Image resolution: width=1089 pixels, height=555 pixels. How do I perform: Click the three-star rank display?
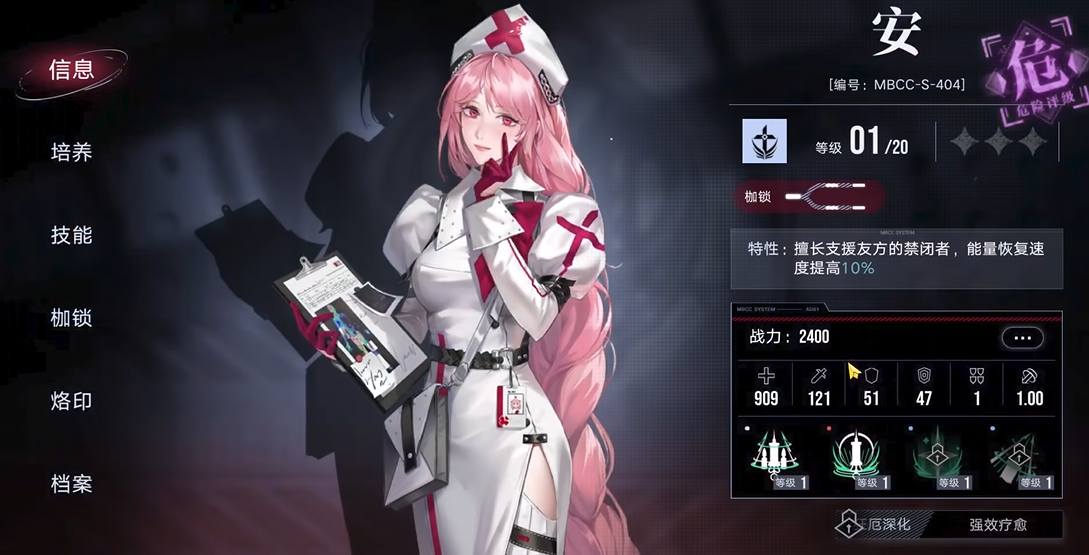click(x=996, y=142)
